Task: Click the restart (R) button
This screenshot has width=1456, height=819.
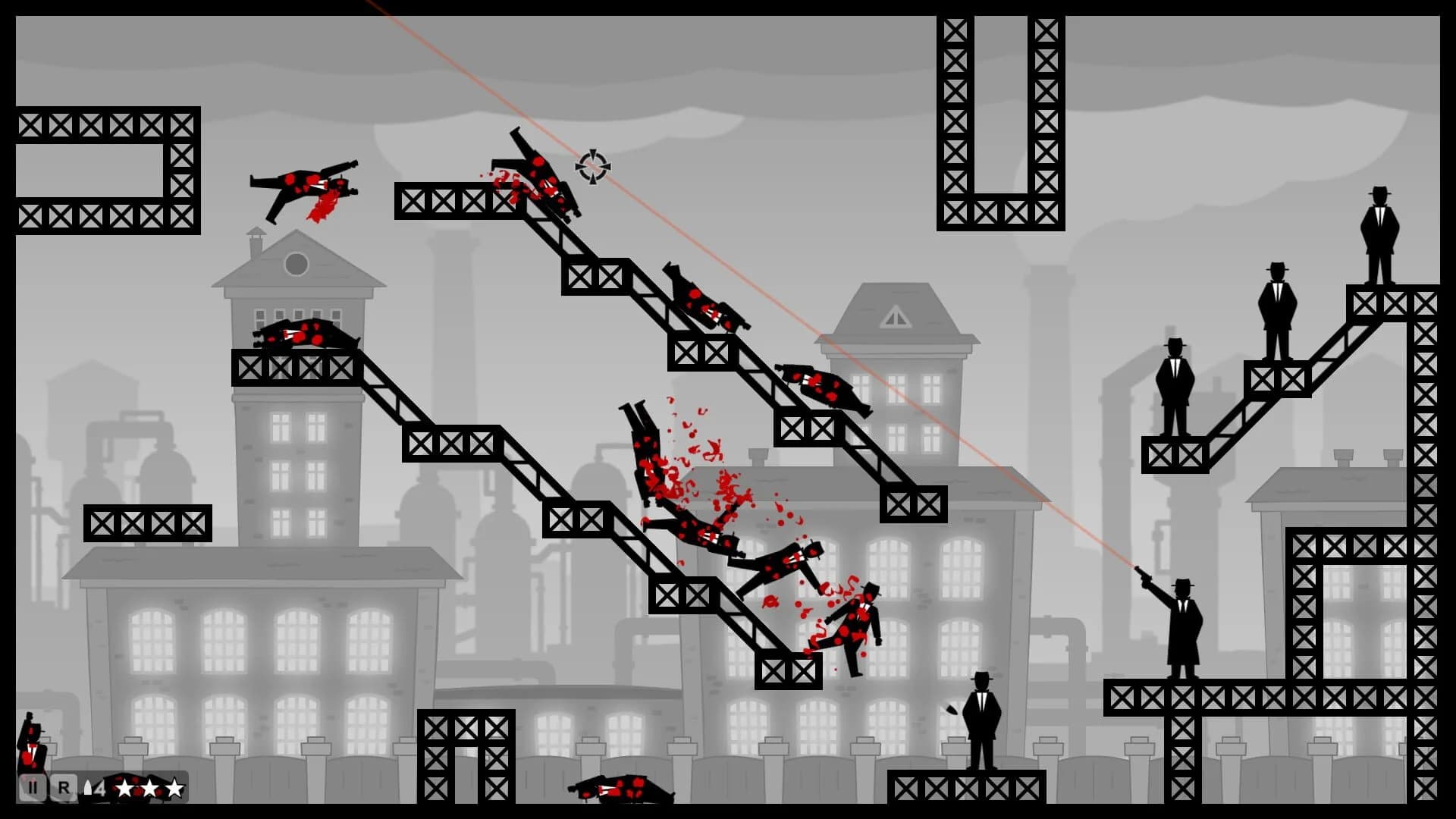Action: coord(64,787)
